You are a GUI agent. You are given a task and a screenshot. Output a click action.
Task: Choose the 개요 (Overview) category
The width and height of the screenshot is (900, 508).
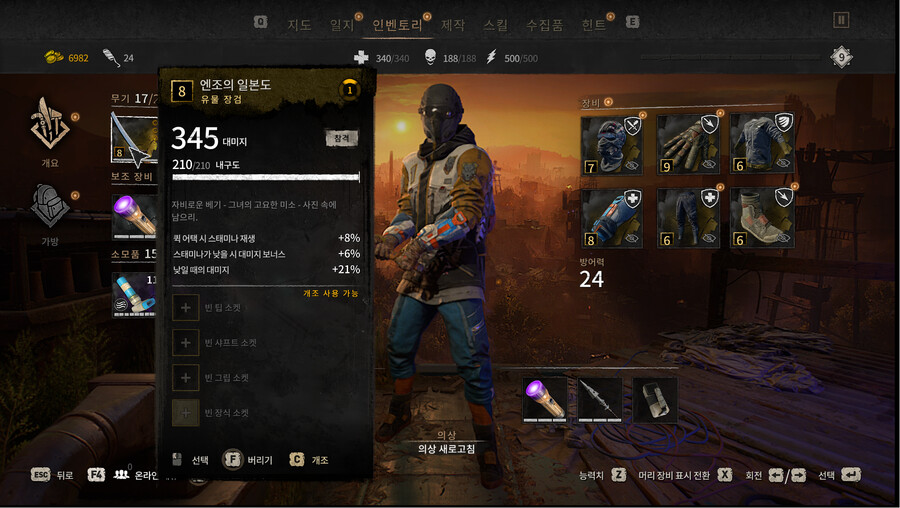point(49,130)
